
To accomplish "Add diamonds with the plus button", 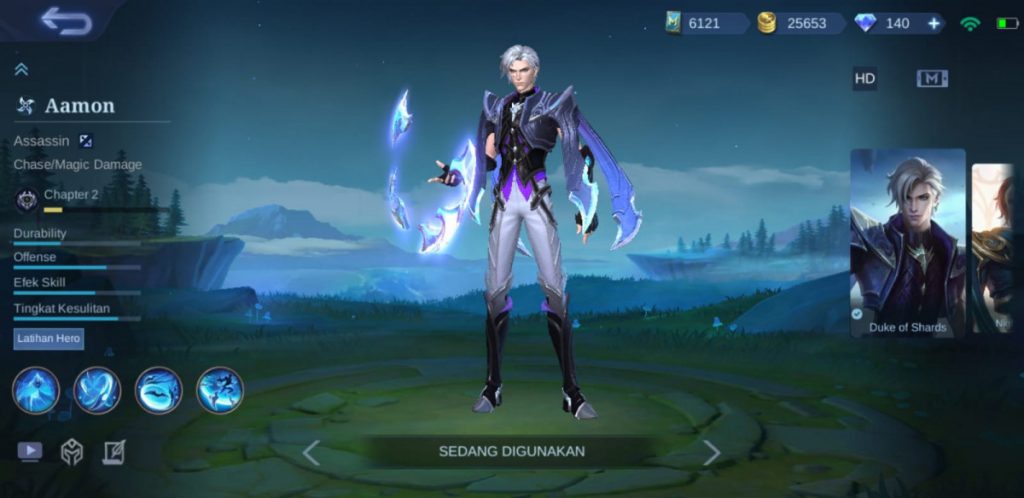I will pos(933,23).
